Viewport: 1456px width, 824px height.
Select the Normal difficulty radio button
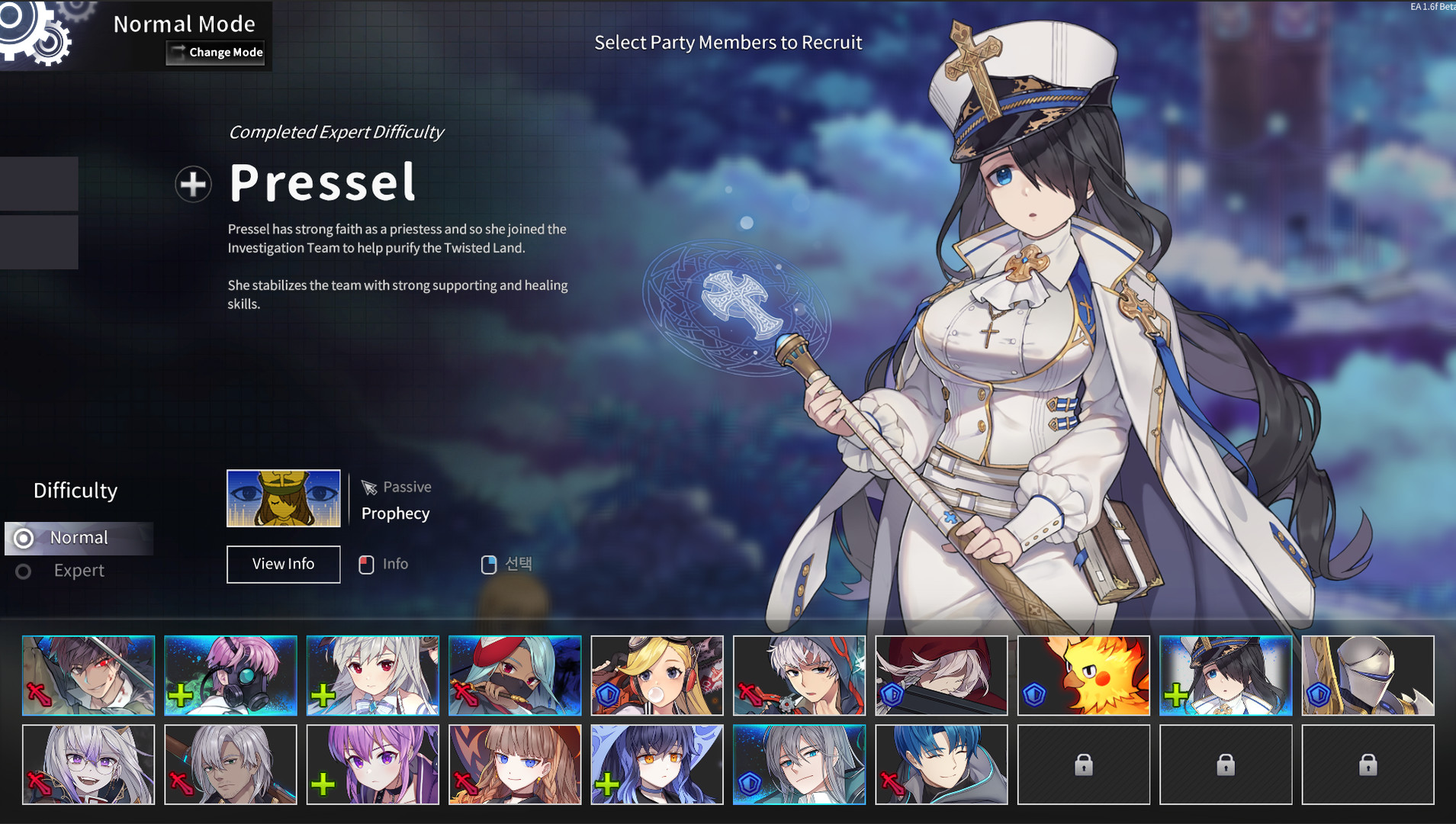[24, 538]
